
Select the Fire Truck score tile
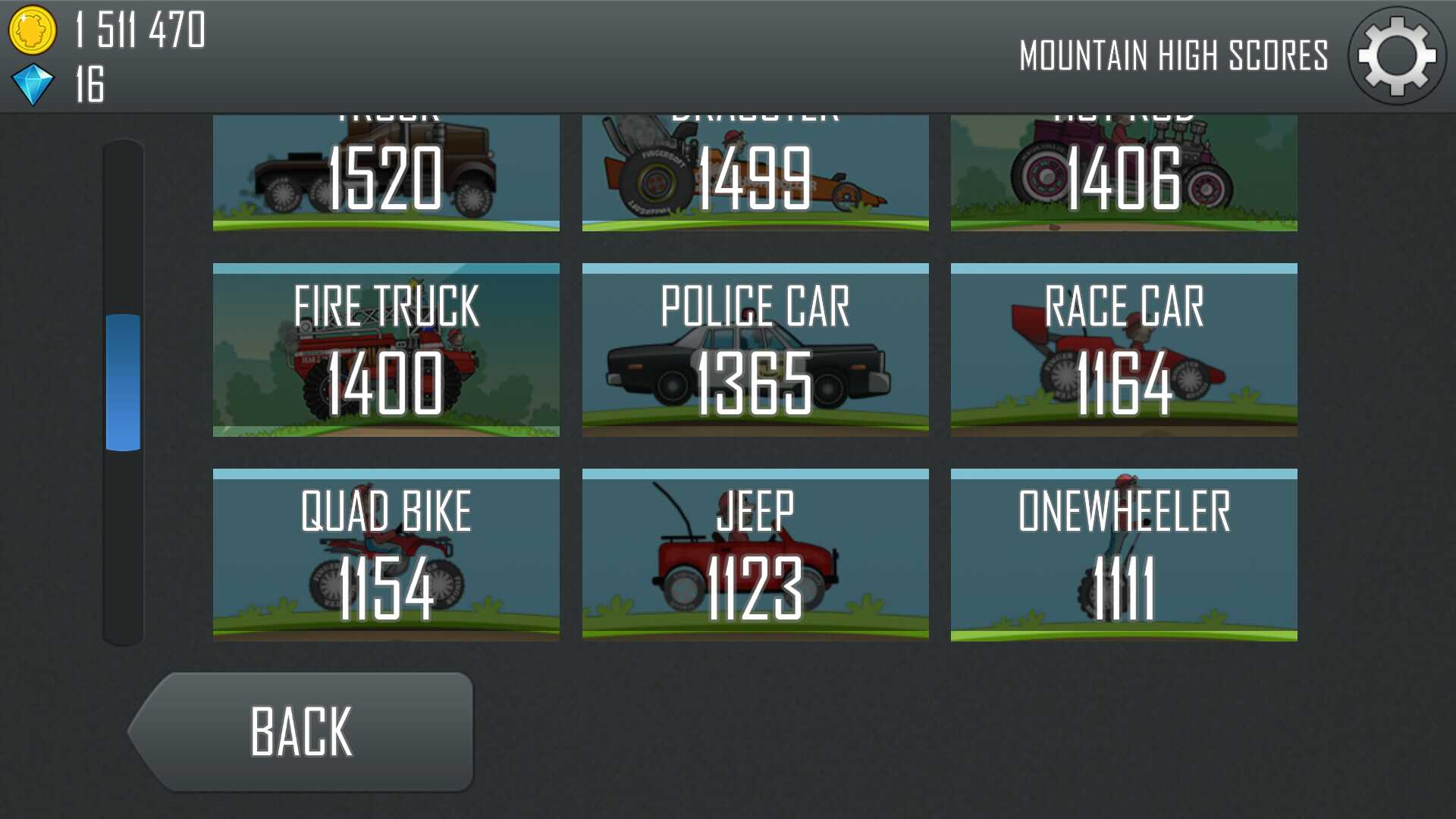pos(386,350)
